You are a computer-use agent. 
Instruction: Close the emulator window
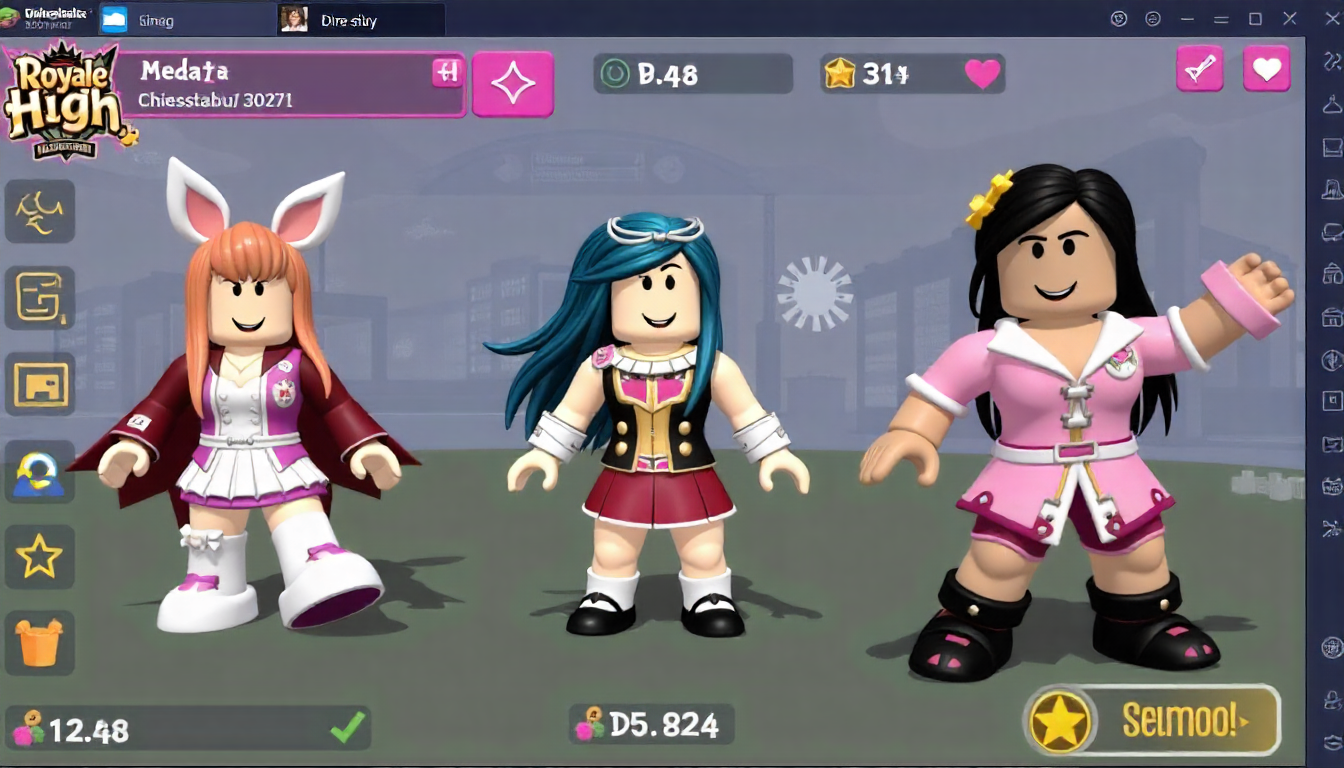[1331, 18]
